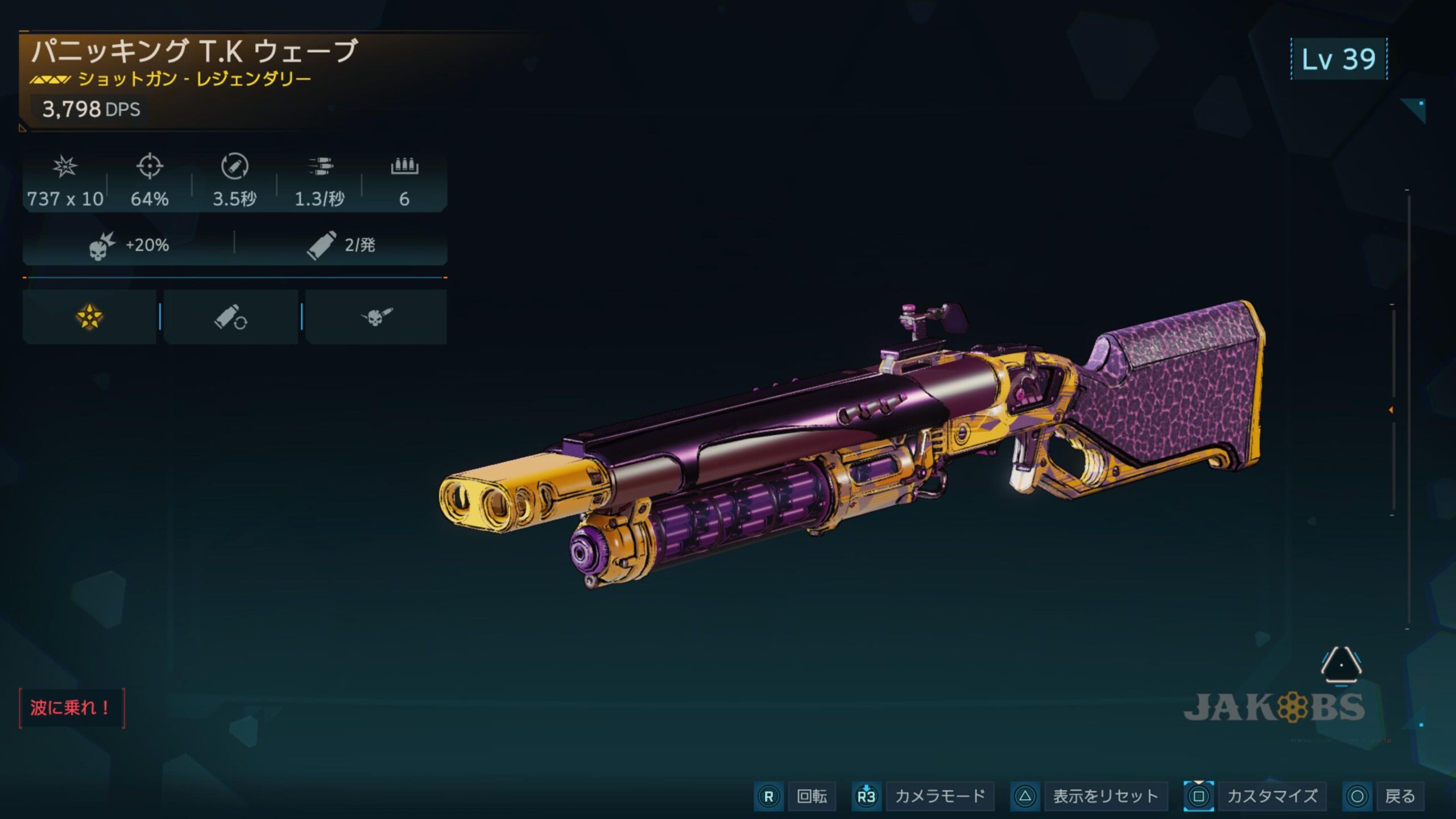
Task: Select the bullet reload perk tab
Action: click(230, 317)
